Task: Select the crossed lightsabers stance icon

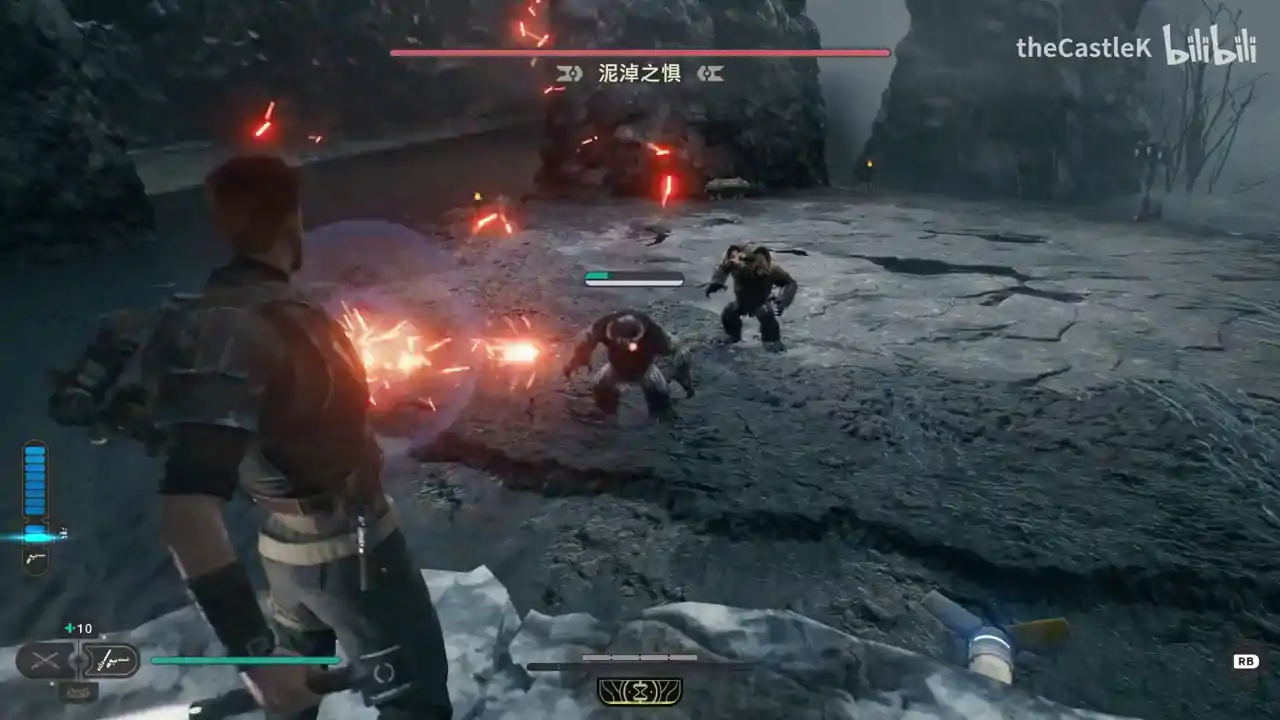Action: (45, 660)
